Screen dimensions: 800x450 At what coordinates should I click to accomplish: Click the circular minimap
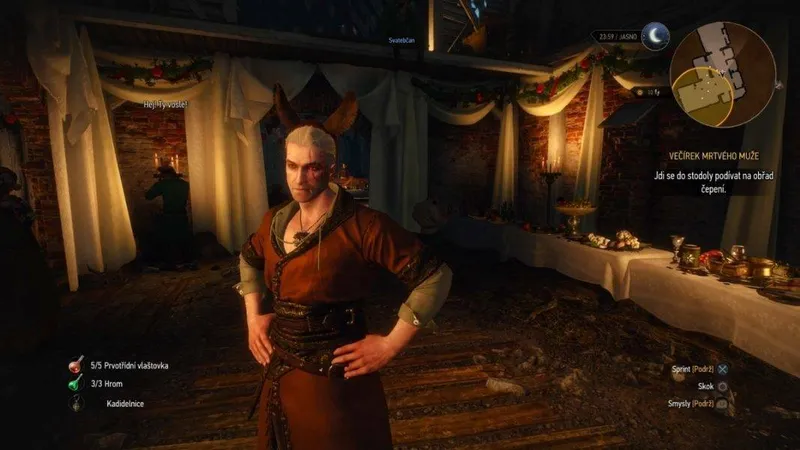pos(723,75)
